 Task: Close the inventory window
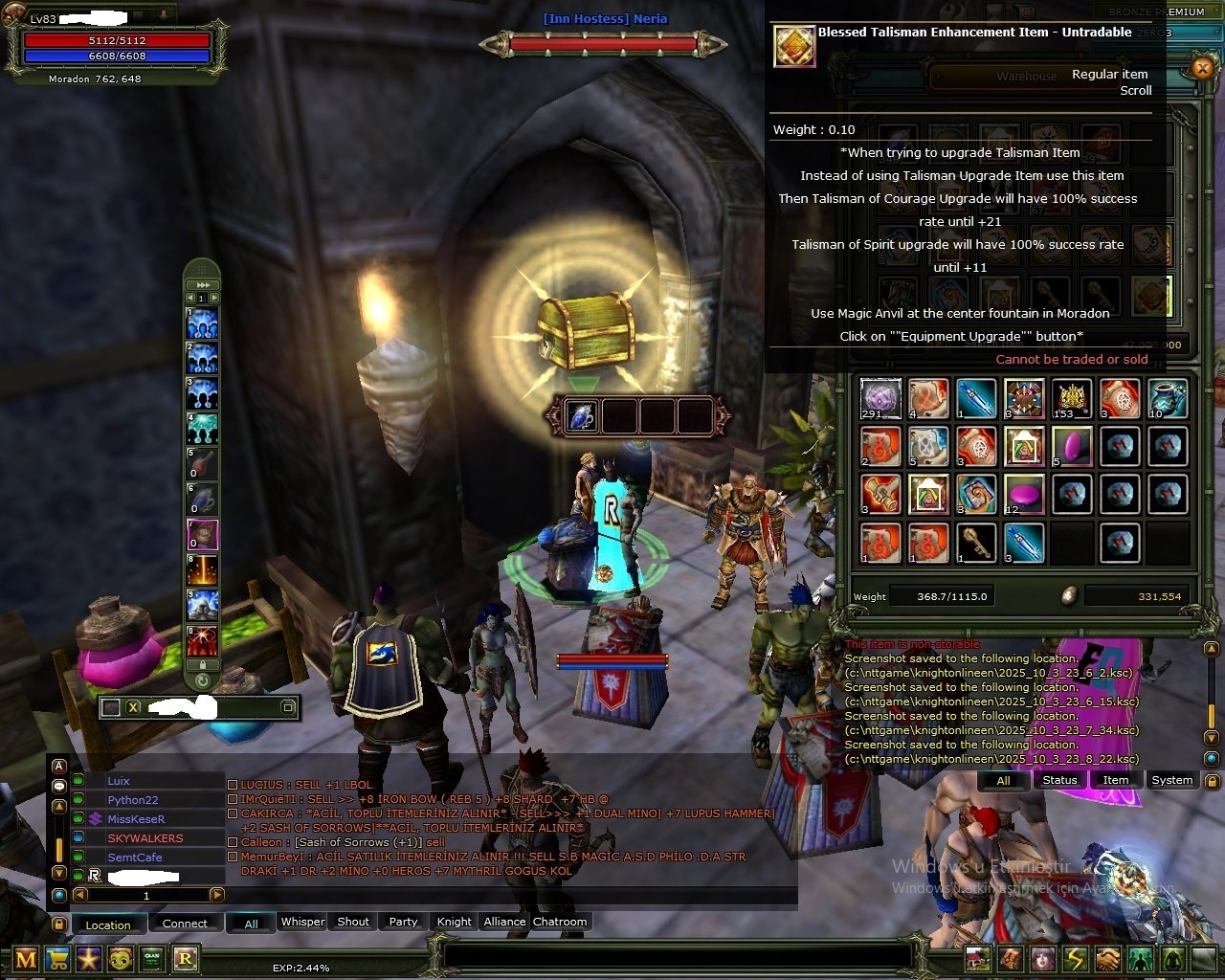[1203, 67]
